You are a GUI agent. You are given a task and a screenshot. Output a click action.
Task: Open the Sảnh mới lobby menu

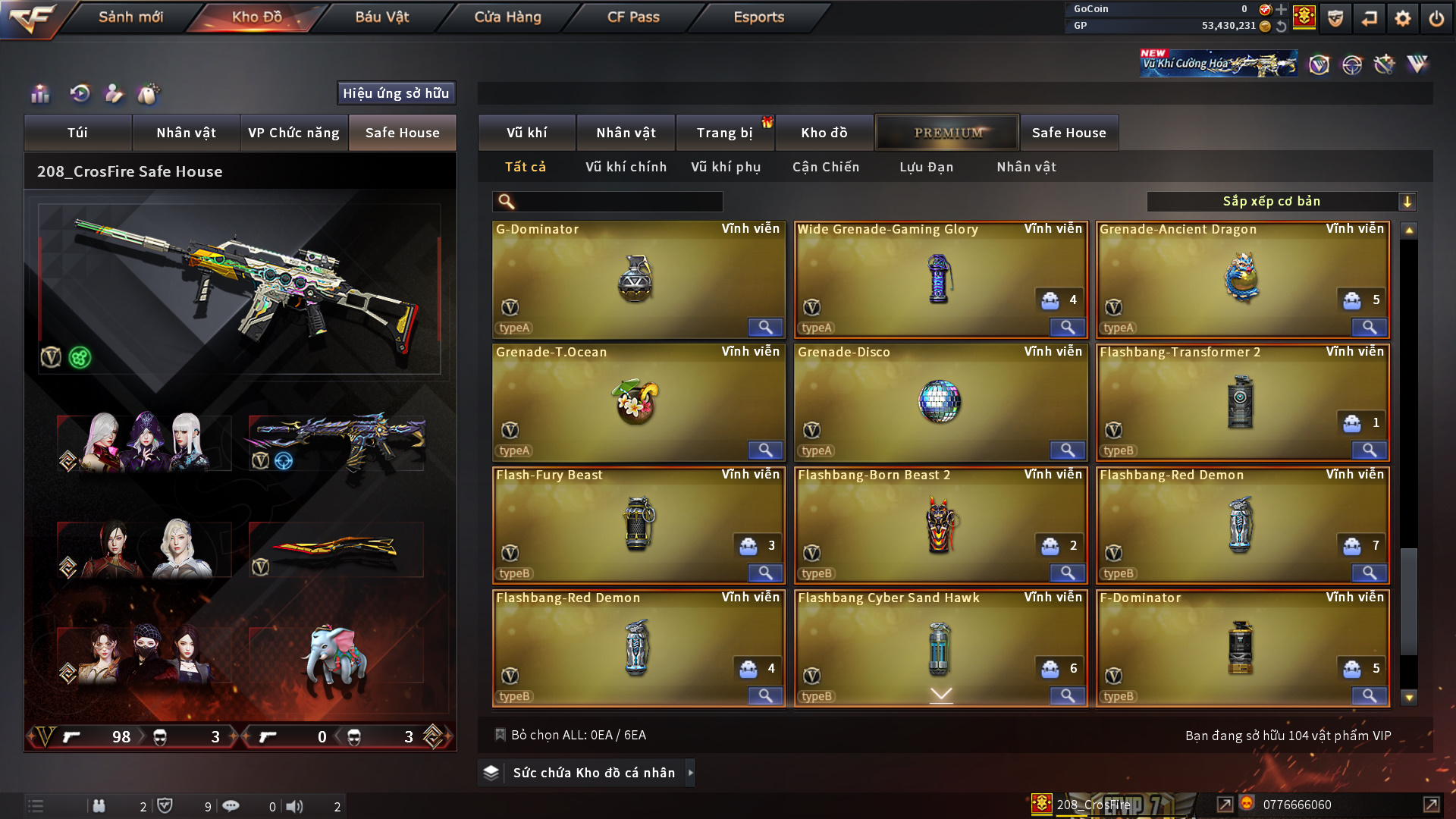pyautogui.click(x=130, y=17)
